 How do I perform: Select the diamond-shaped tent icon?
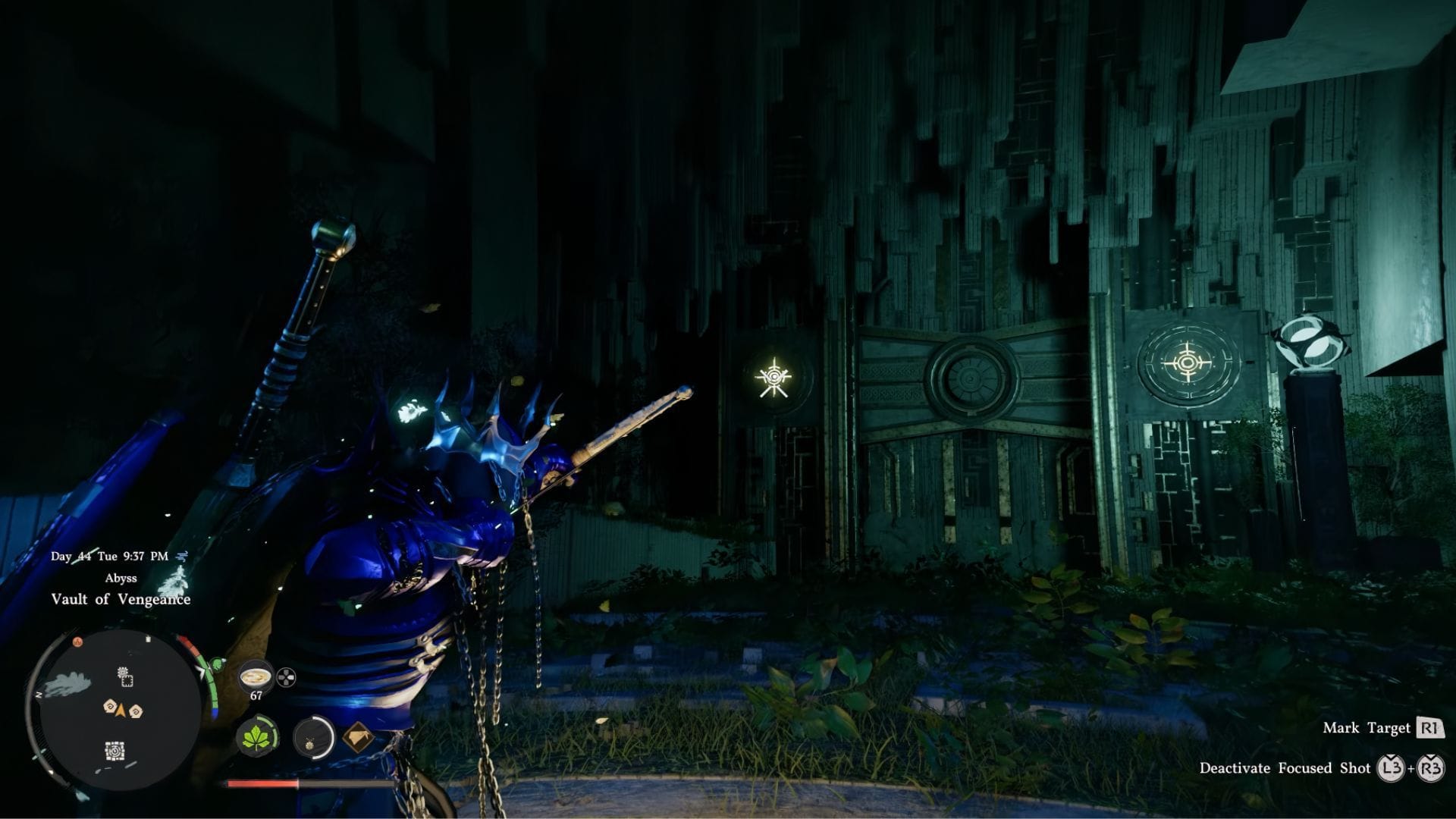[x=359, y=736]
